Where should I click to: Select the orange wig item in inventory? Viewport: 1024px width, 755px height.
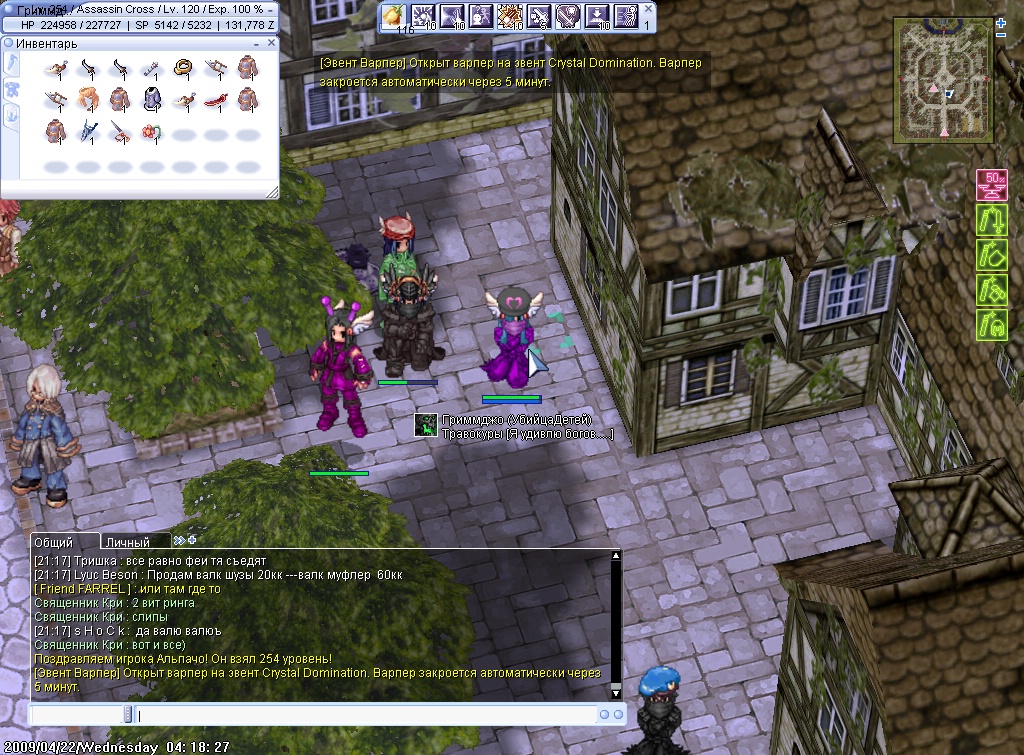pyautogui.click(x=88, y=99)
